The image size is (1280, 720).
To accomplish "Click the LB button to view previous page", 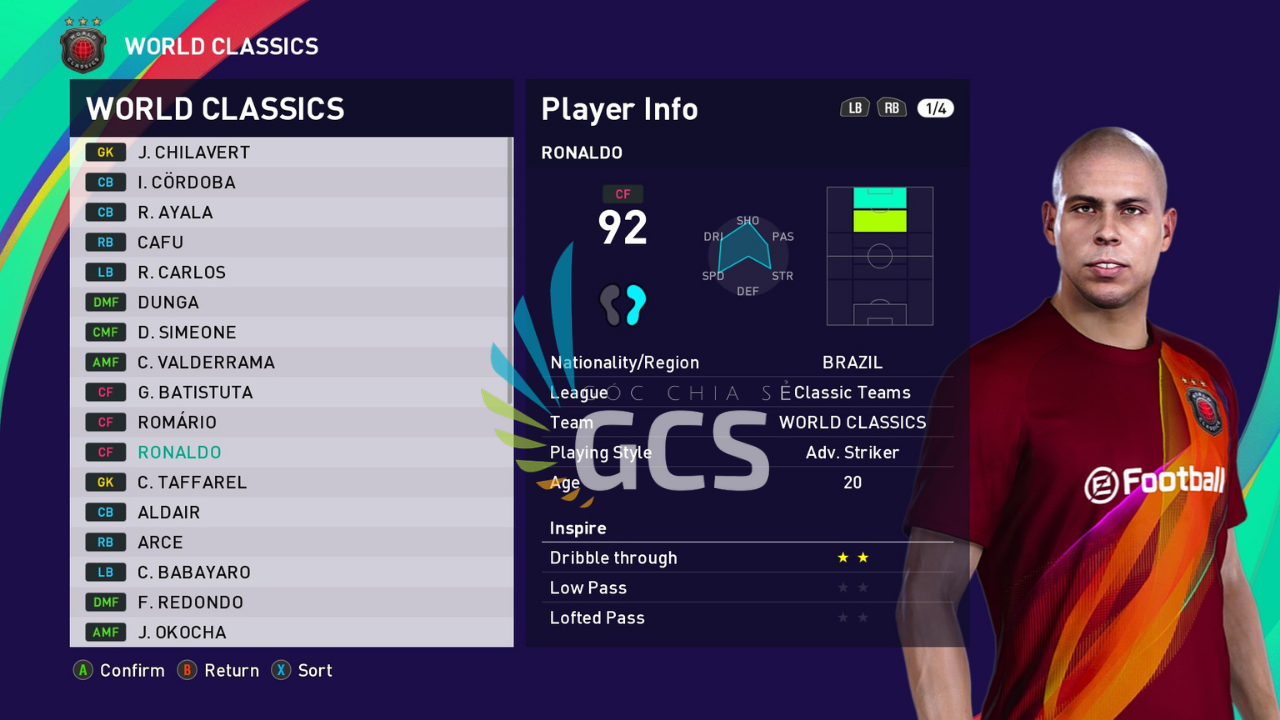I will click(854, 107).
